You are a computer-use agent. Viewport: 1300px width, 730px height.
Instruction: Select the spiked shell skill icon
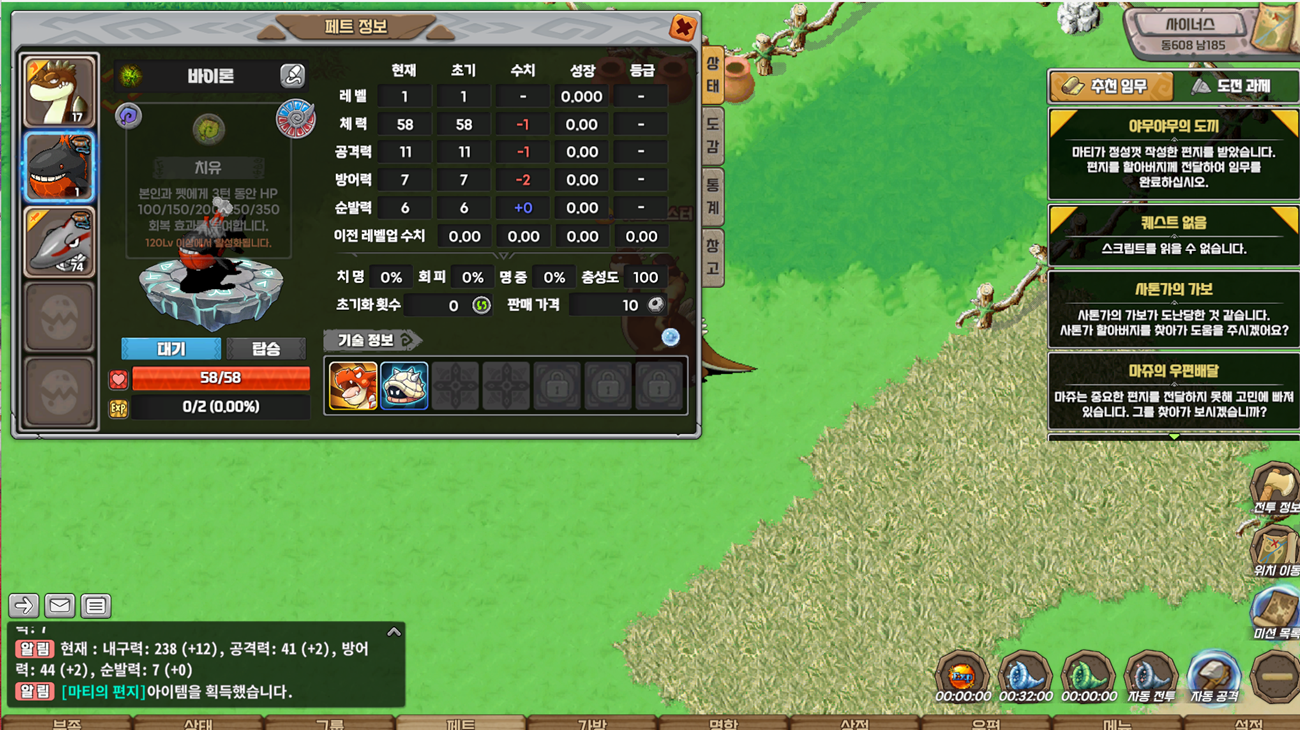pyautogui.click(x=404, y=385)
